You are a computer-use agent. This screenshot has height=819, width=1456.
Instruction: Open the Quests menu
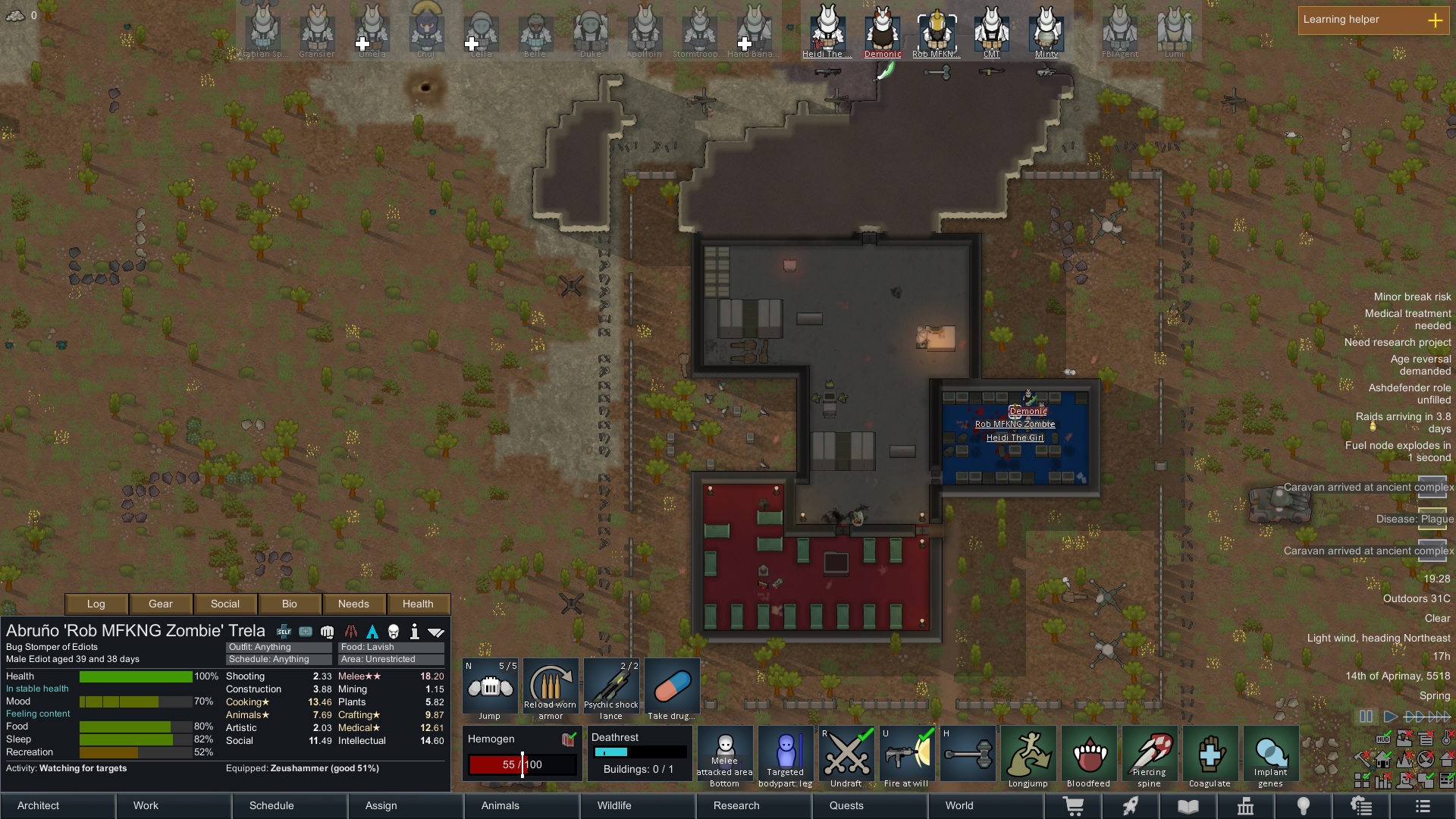coord(846,805)
